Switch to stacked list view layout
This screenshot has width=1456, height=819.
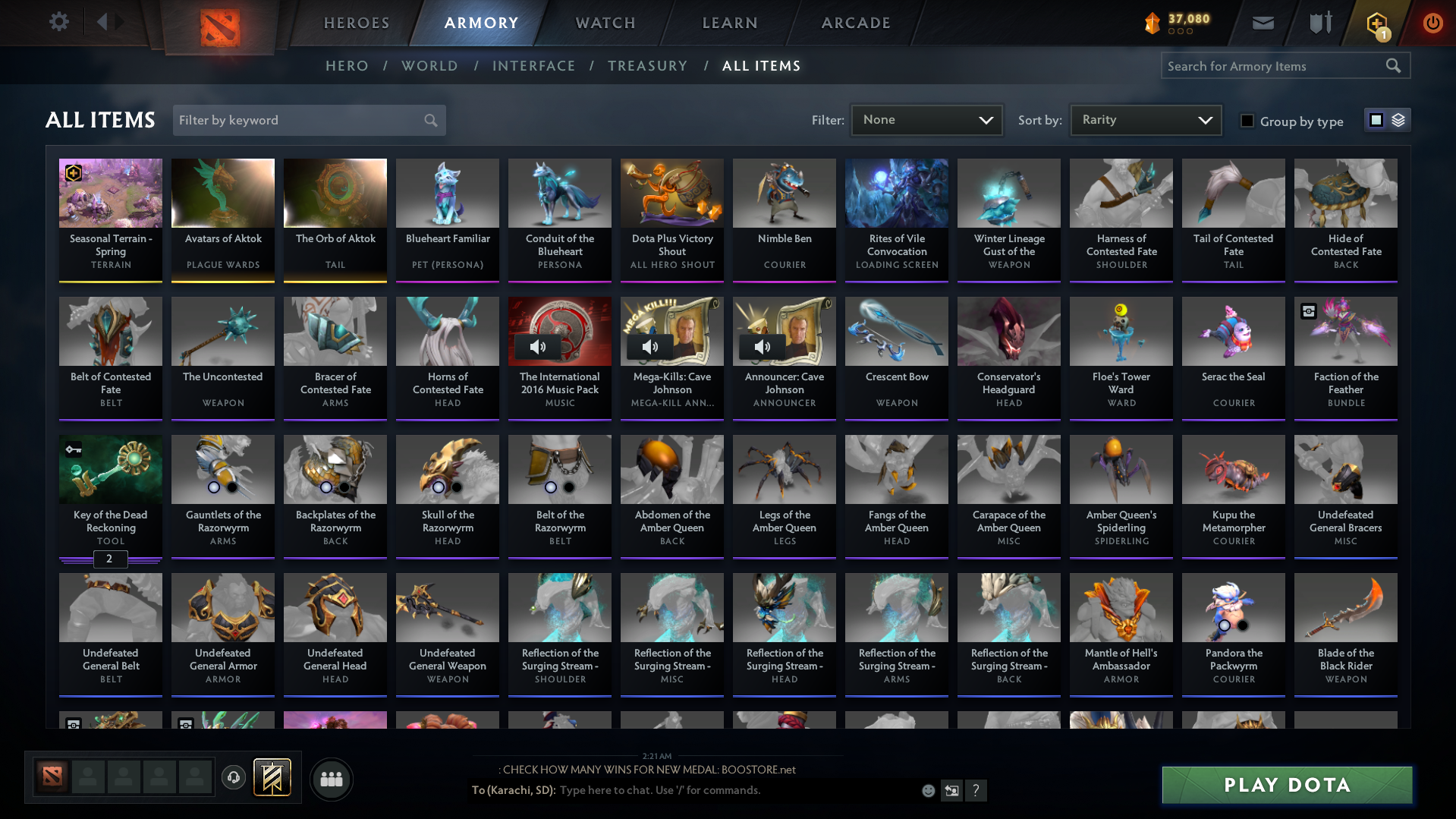(x=1398, y=119)
